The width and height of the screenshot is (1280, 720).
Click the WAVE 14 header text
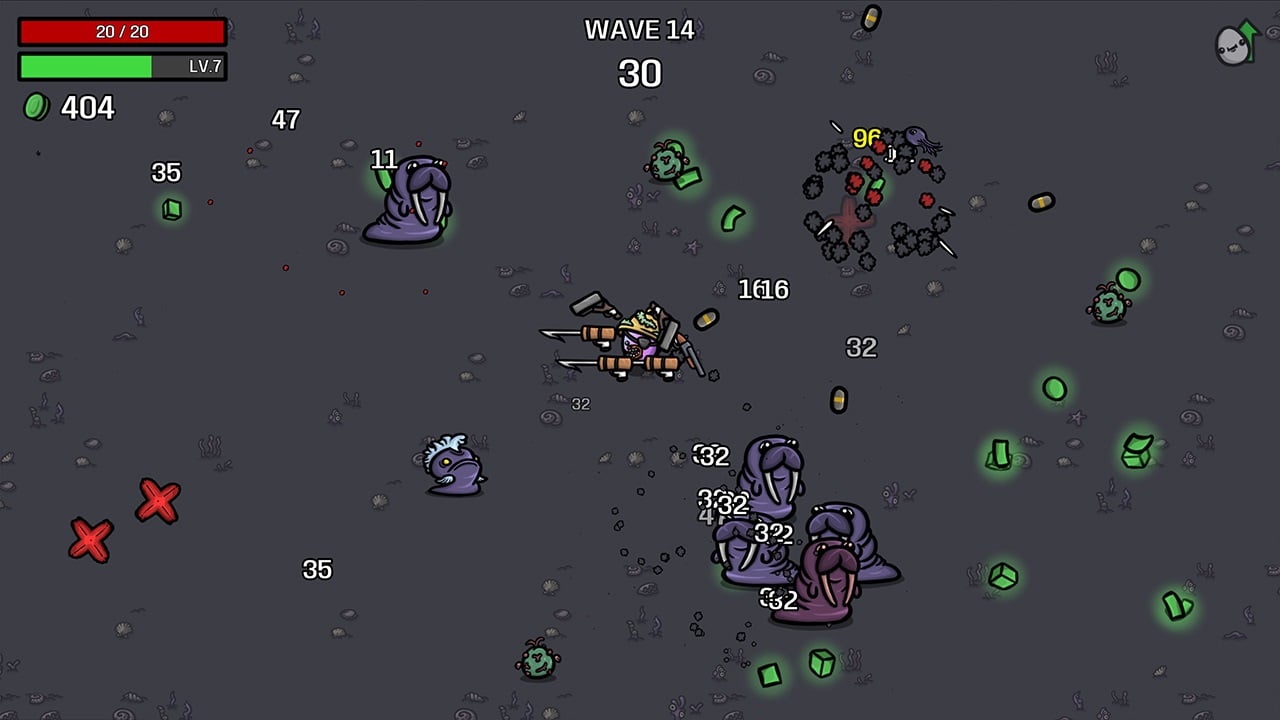641,30
